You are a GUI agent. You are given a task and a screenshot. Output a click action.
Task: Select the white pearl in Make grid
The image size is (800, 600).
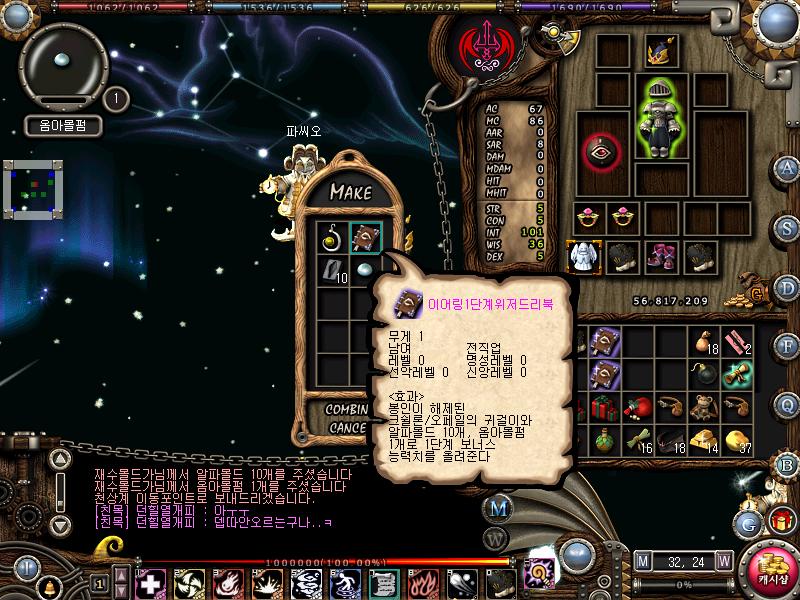(x=363, y=270)
